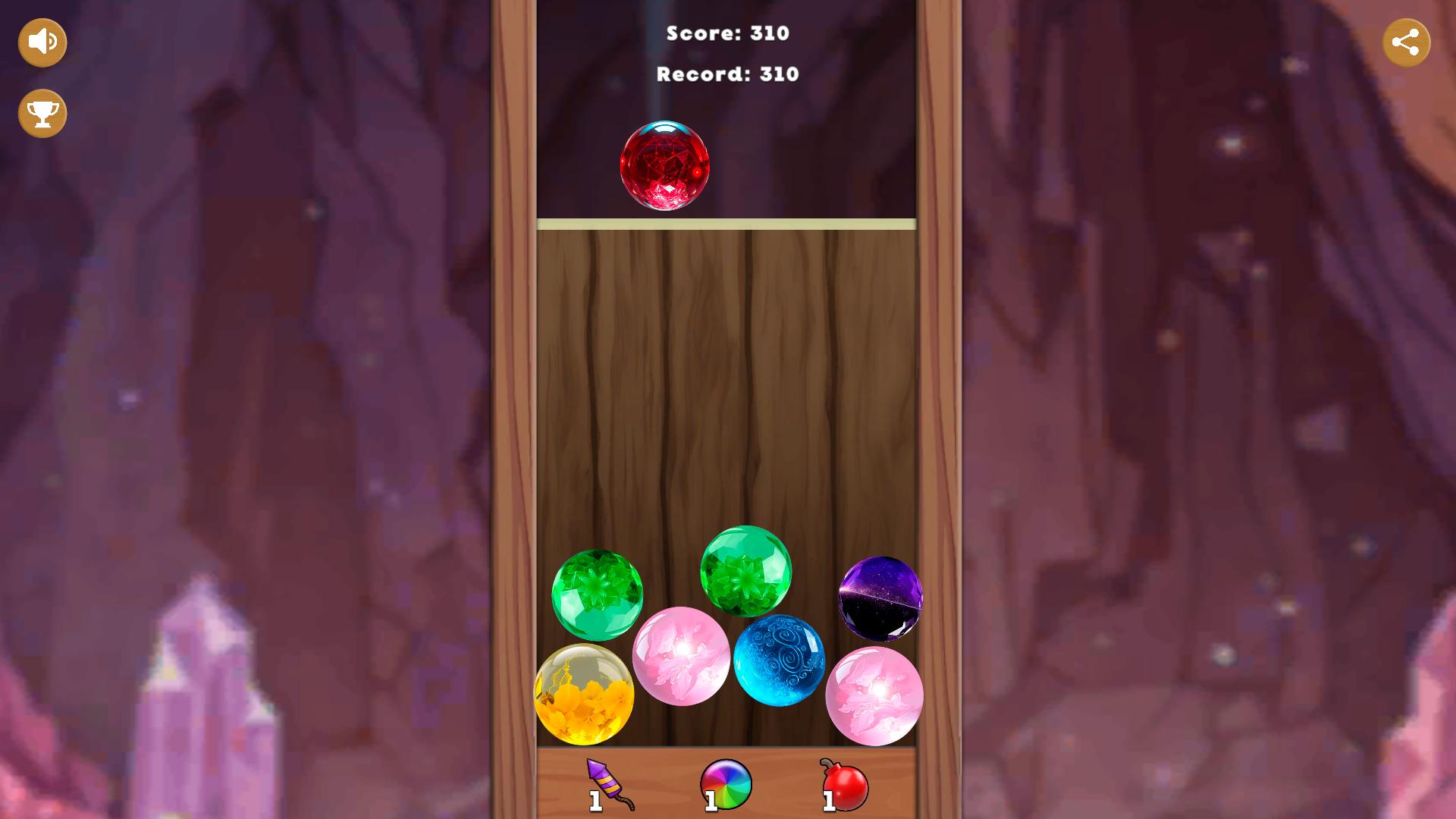Mute the game sound
The height and width of the screenshot is (819, 1456).
point(42,42)
